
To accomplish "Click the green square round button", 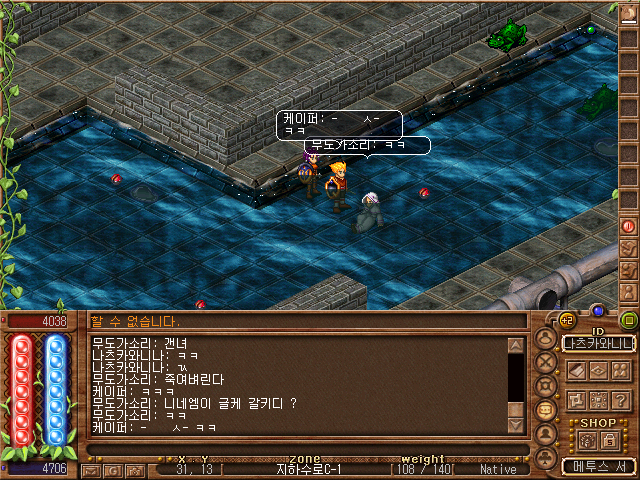I will pyautogui.click(x=629, y=321).
